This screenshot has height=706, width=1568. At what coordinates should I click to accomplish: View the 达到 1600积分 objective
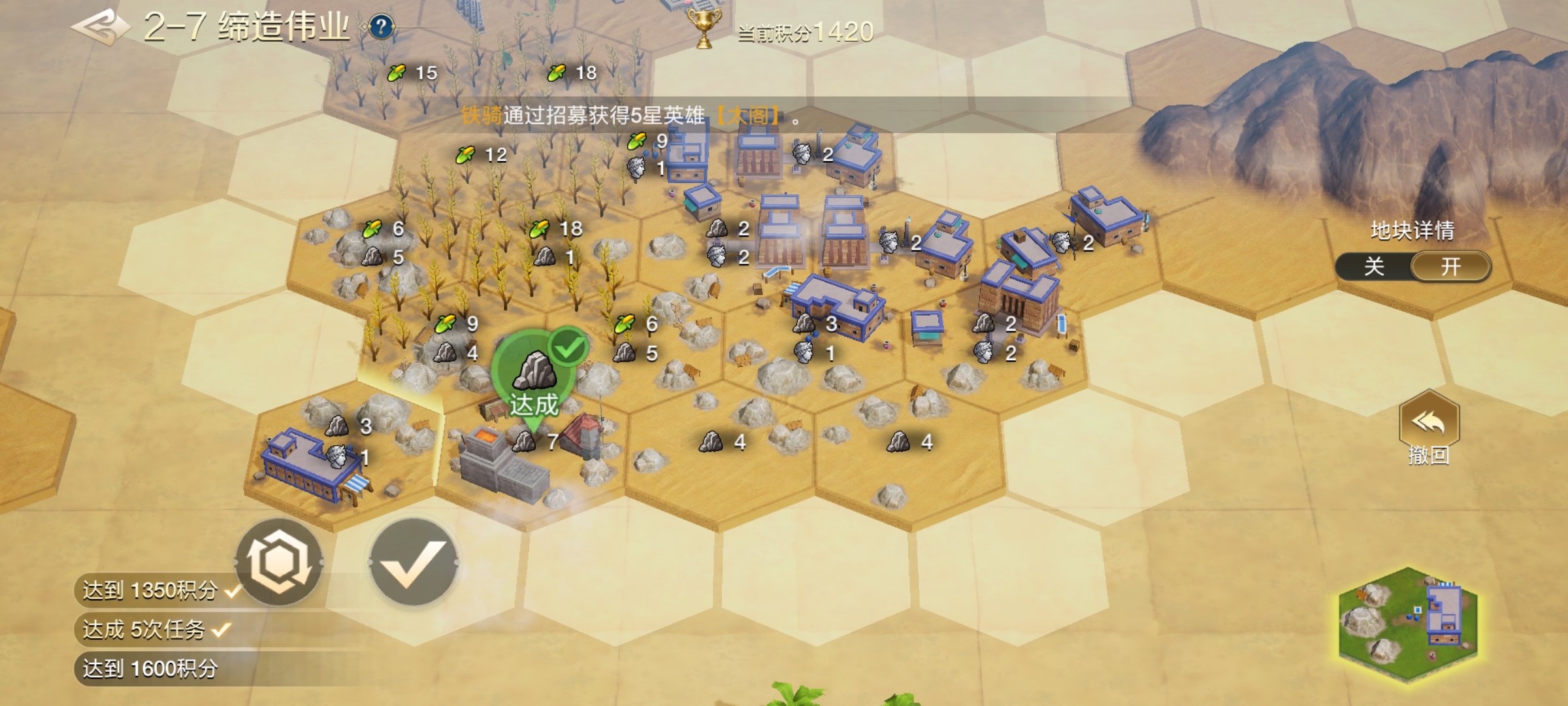pos(150,669)
